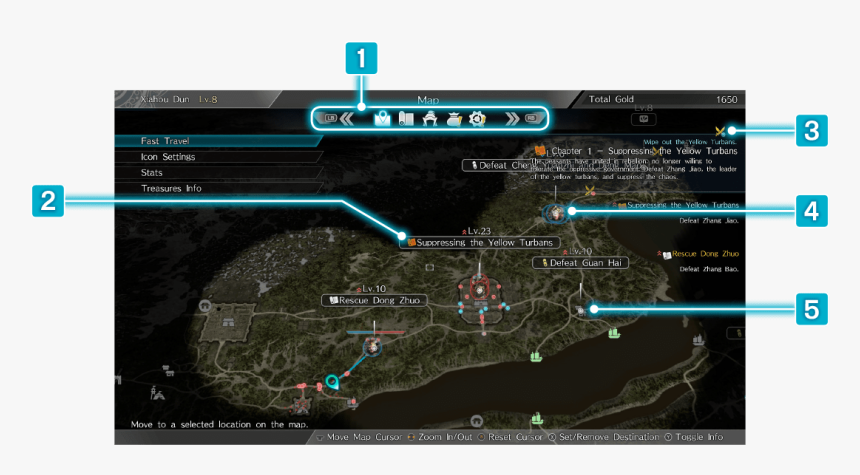Select Fast Travel from the map menu
The width and height of the screenshot is (860, 475).
166,141
